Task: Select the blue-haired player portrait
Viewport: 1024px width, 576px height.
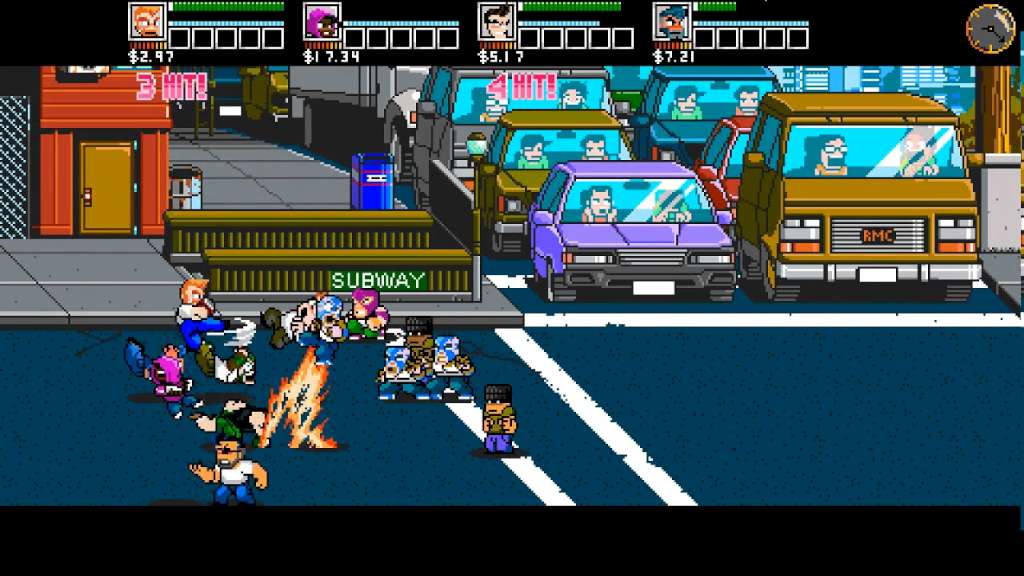Action: 671,22
